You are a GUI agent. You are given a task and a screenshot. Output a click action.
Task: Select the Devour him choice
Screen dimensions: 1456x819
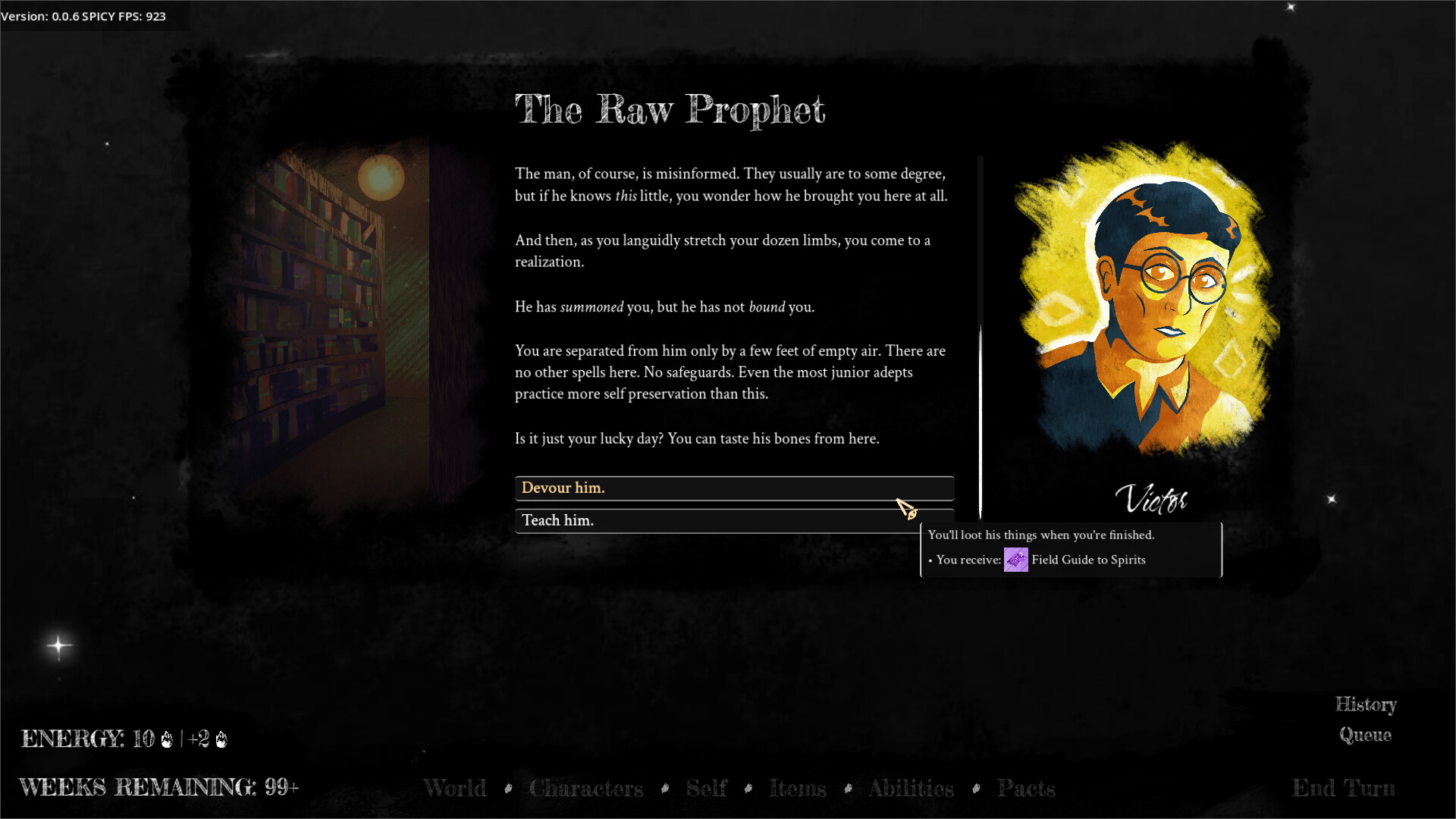click(x=734, y=488)
